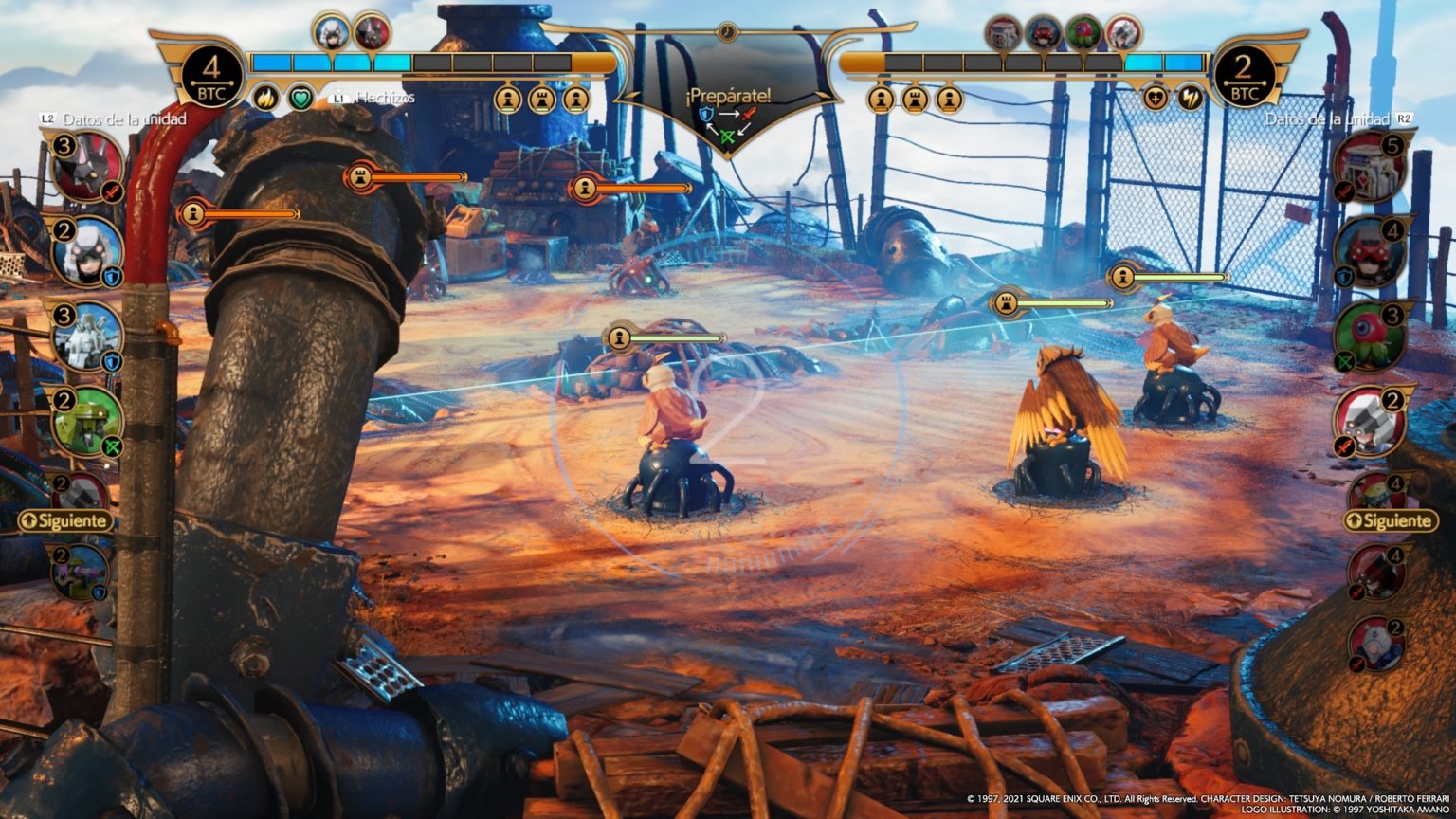This screenshot has width=1456, height=819.
Task: Cast the fire spell icon
Action: [x=264, y=97]
